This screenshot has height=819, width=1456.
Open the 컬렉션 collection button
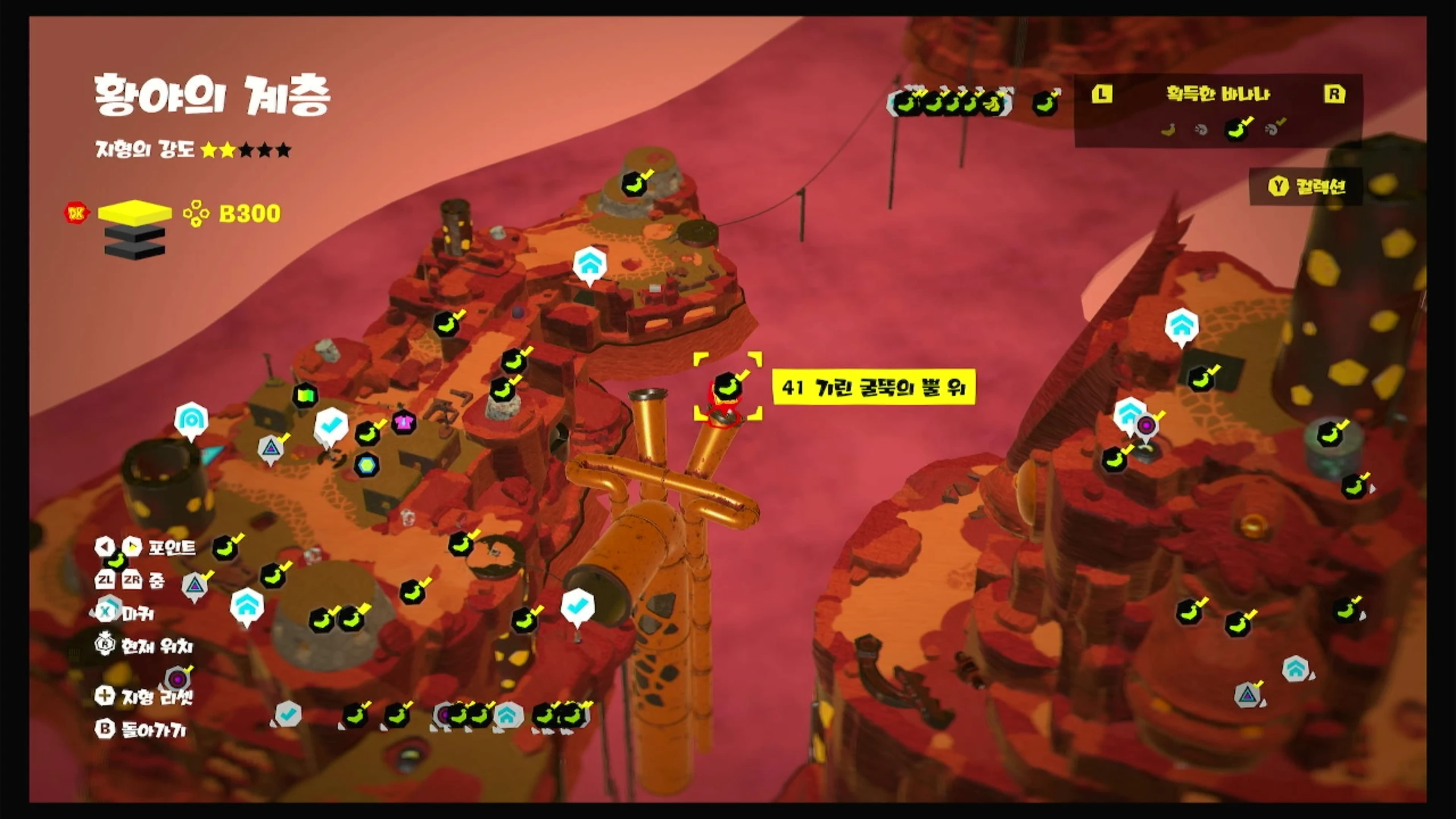click(x=1306, y=186)
